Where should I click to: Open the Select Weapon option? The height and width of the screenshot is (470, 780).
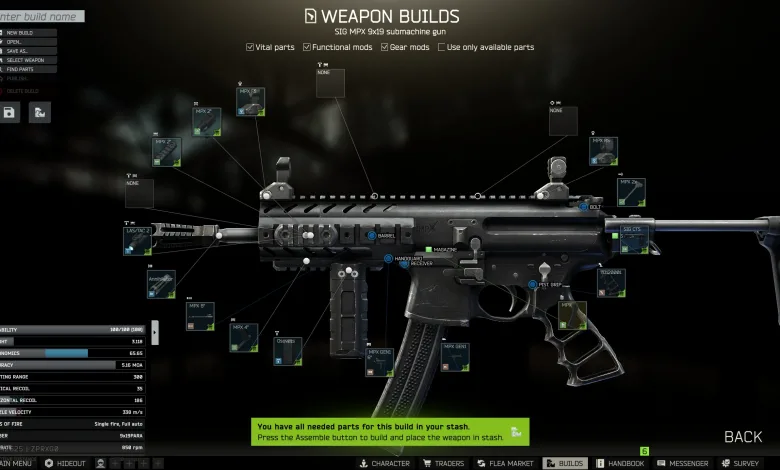point(29,60)
